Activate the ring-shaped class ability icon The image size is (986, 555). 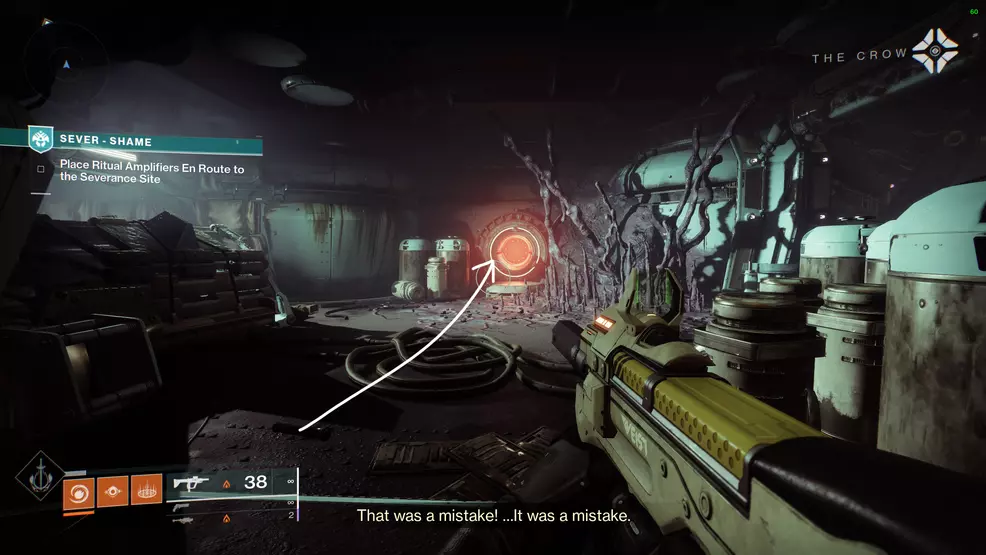[146, 490]
